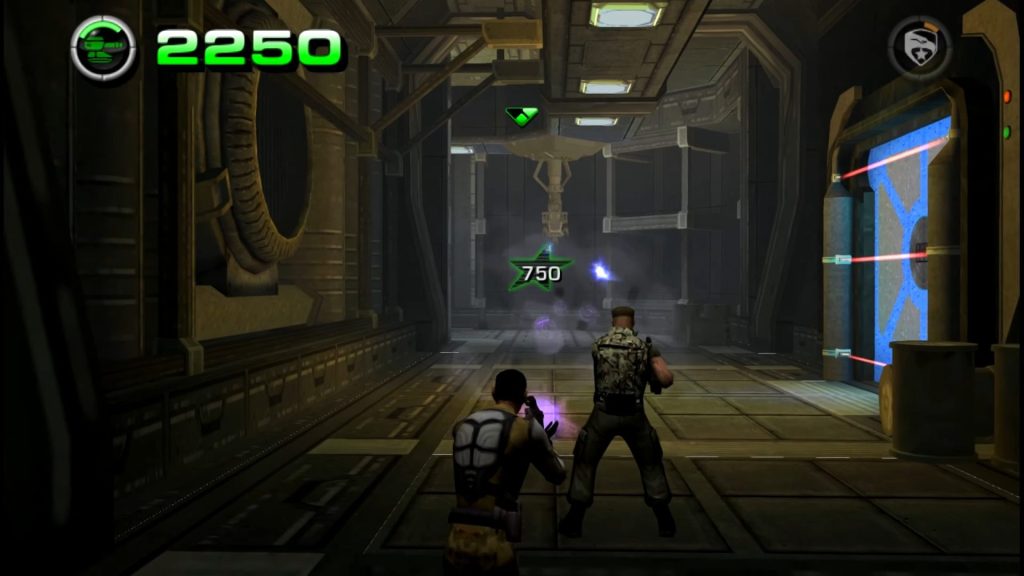Select the G.I. Joe helmet emblem icon

(919, 47)
